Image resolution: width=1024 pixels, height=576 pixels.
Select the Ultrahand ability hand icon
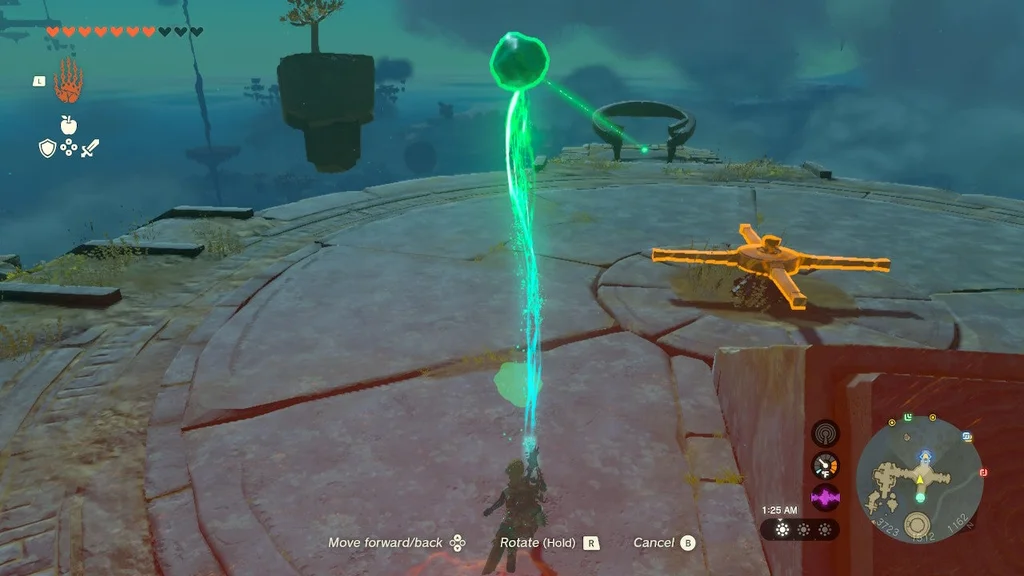[x=68, y=81]
